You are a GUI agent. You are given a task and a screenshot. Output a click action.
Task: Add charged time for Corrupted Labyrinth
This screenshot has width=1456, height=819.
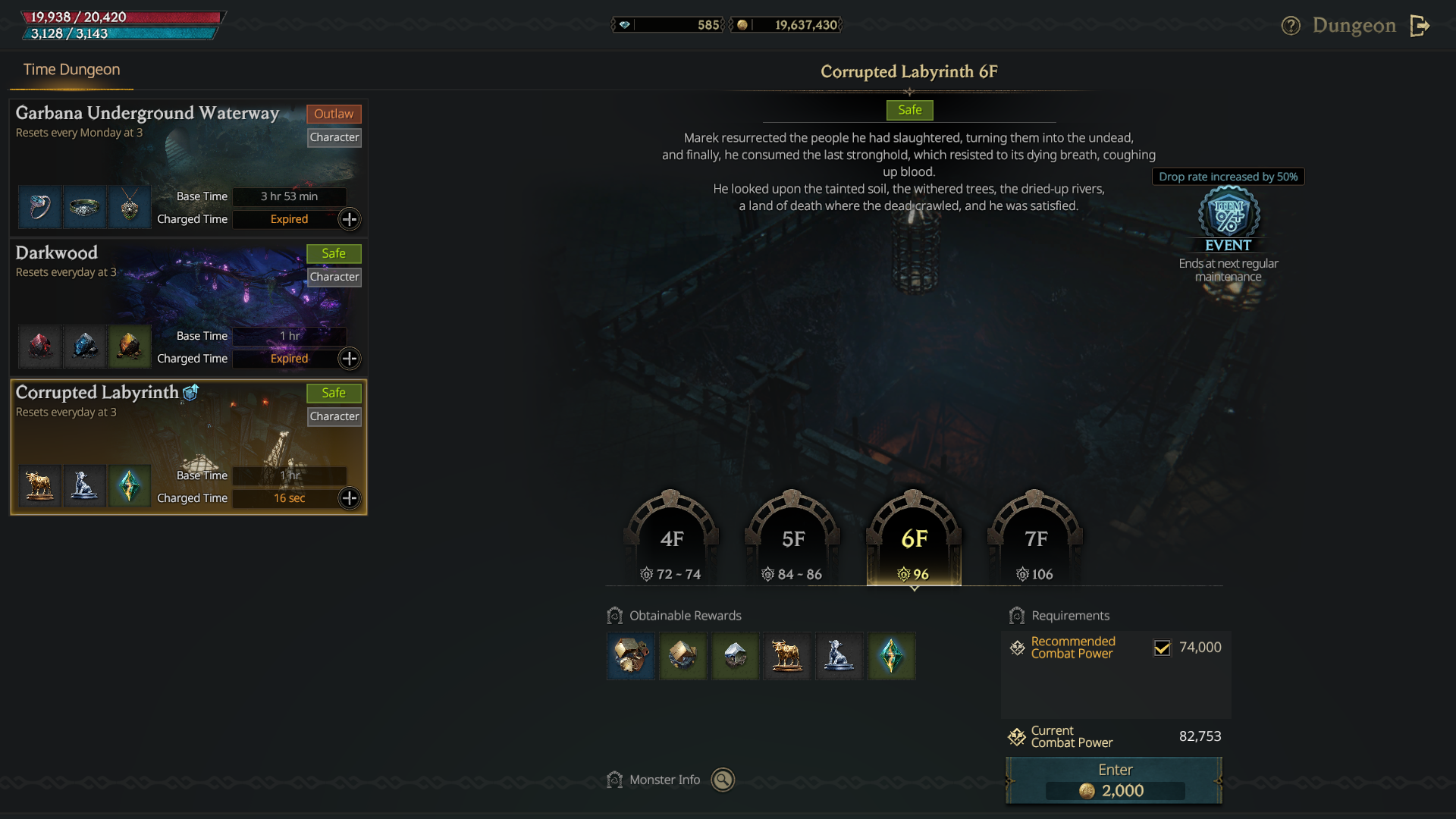tap(349, 498)
